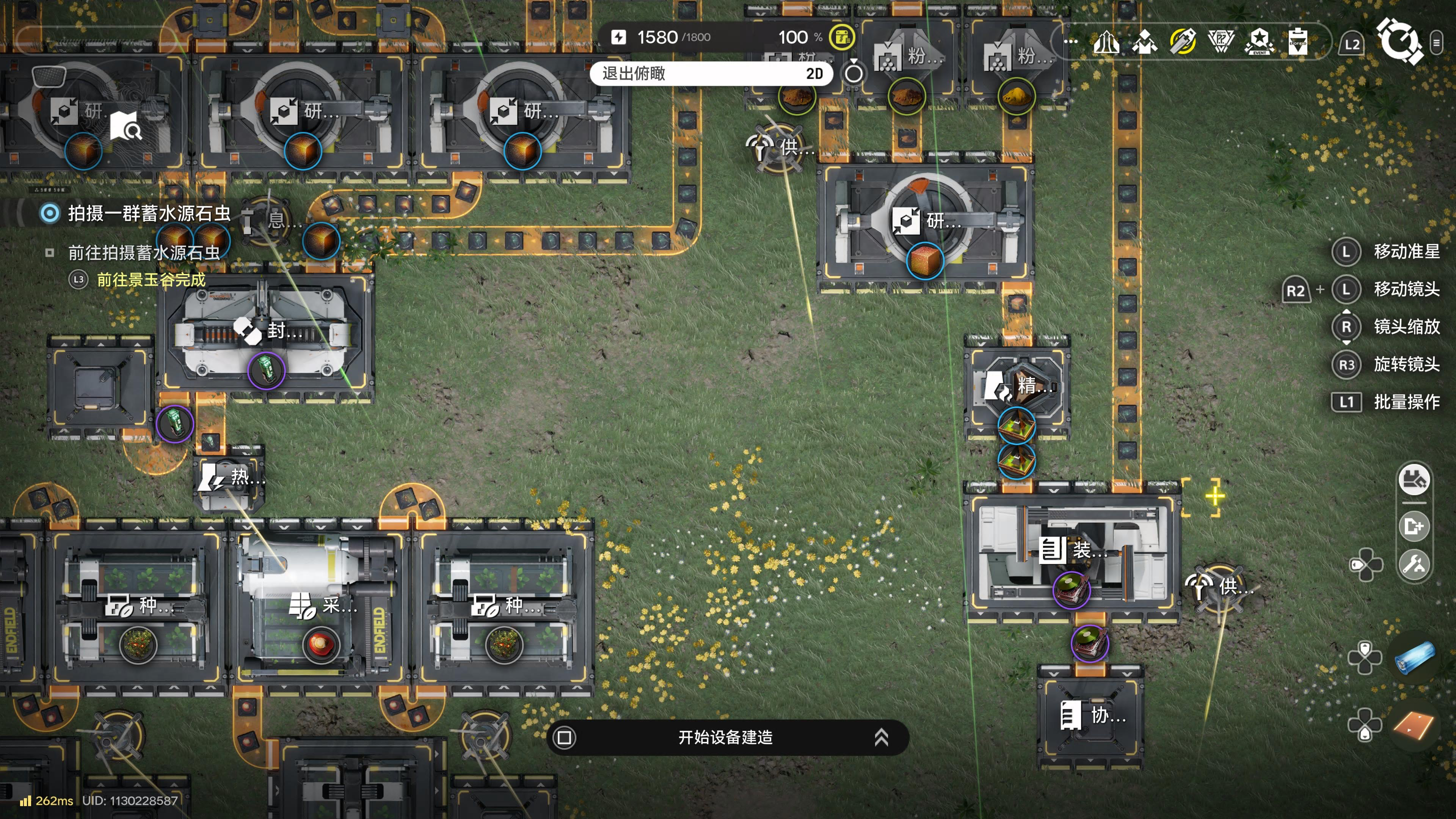Click the 前往景玉谷完成 quest link
Image resolution: width=1456 pixels, height=819 pixels.
click(151, 279)
